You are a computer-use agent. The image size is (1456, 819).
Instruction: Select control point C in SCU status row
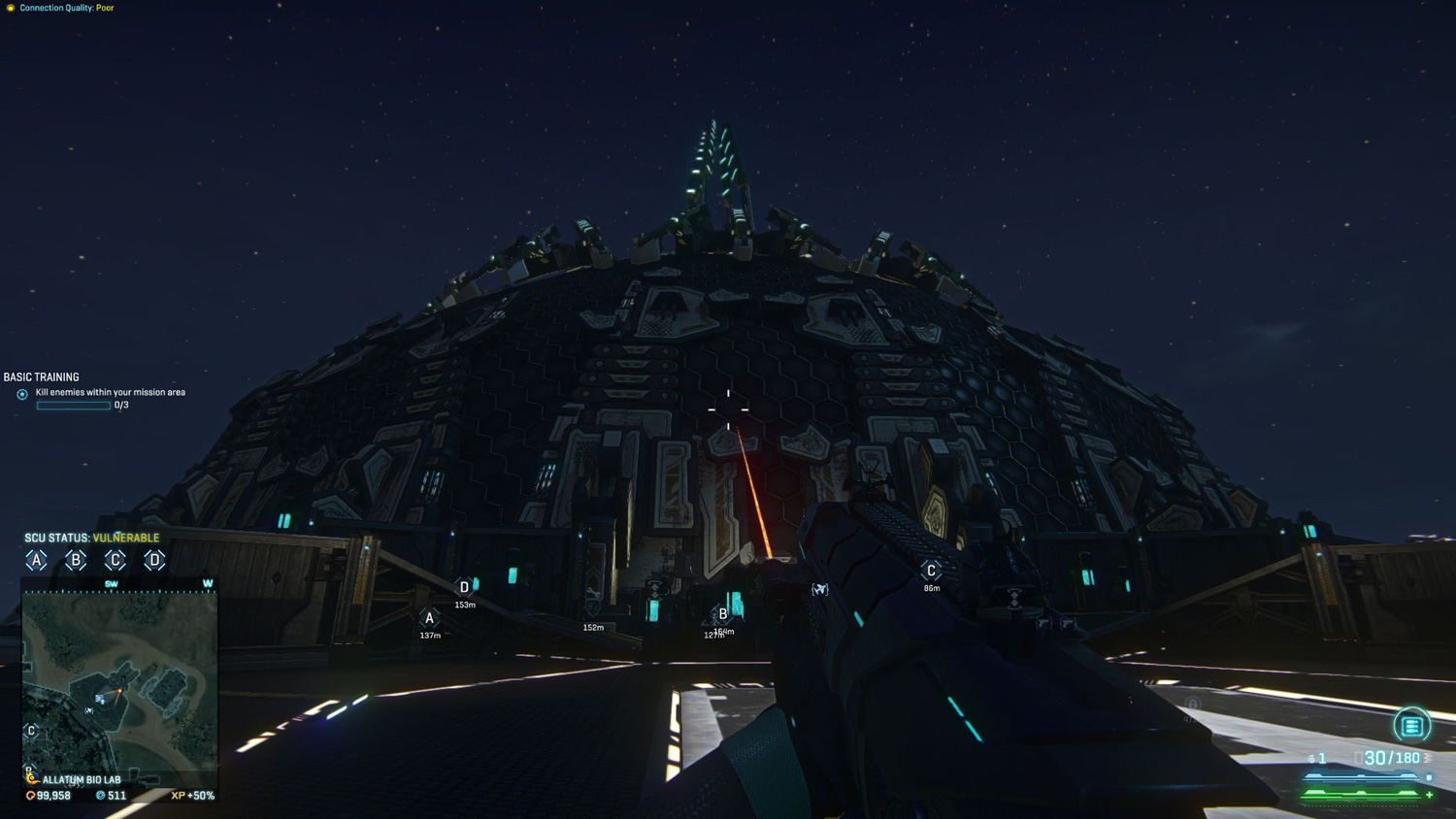click(x=115, y=560)
